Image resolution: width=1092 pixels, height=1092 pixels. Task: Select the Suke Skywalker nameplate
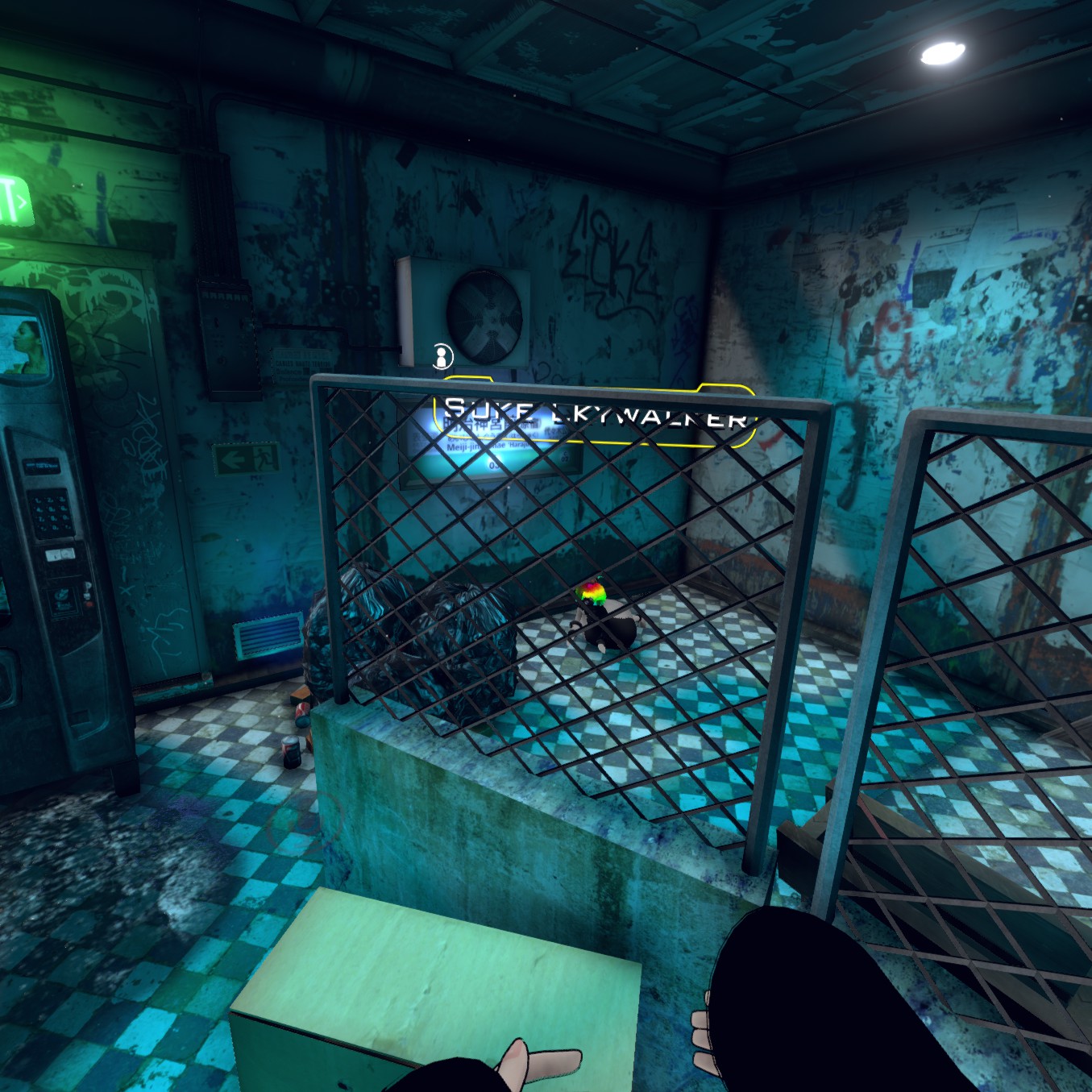click(x=596, y=415)
